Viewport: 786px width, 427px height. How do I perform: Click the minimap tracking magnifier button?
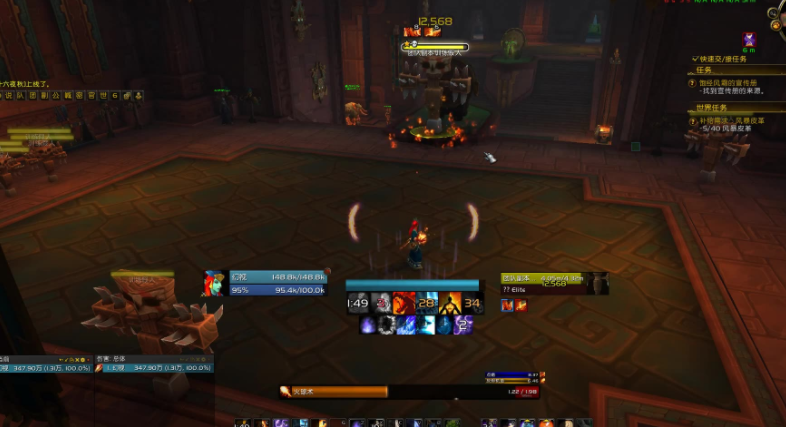[x=776, y=14]
